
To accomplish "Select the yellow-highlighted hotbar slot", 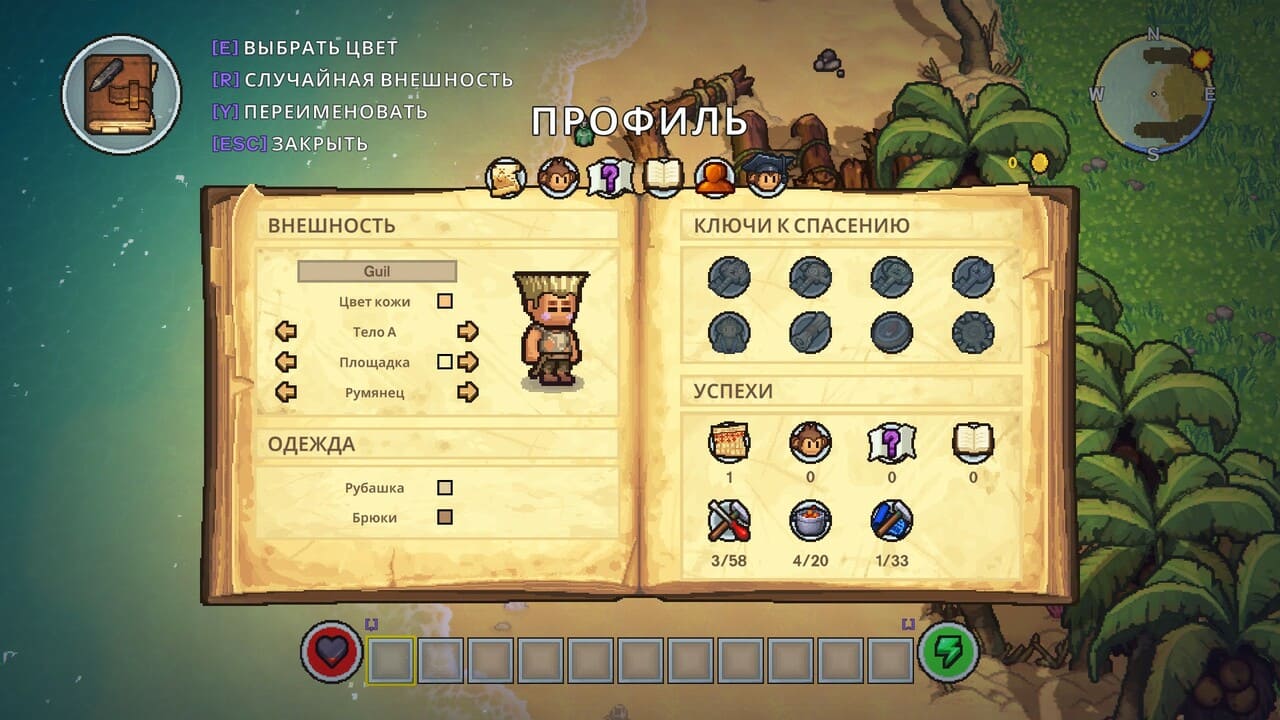I will (x=391, y=660).
